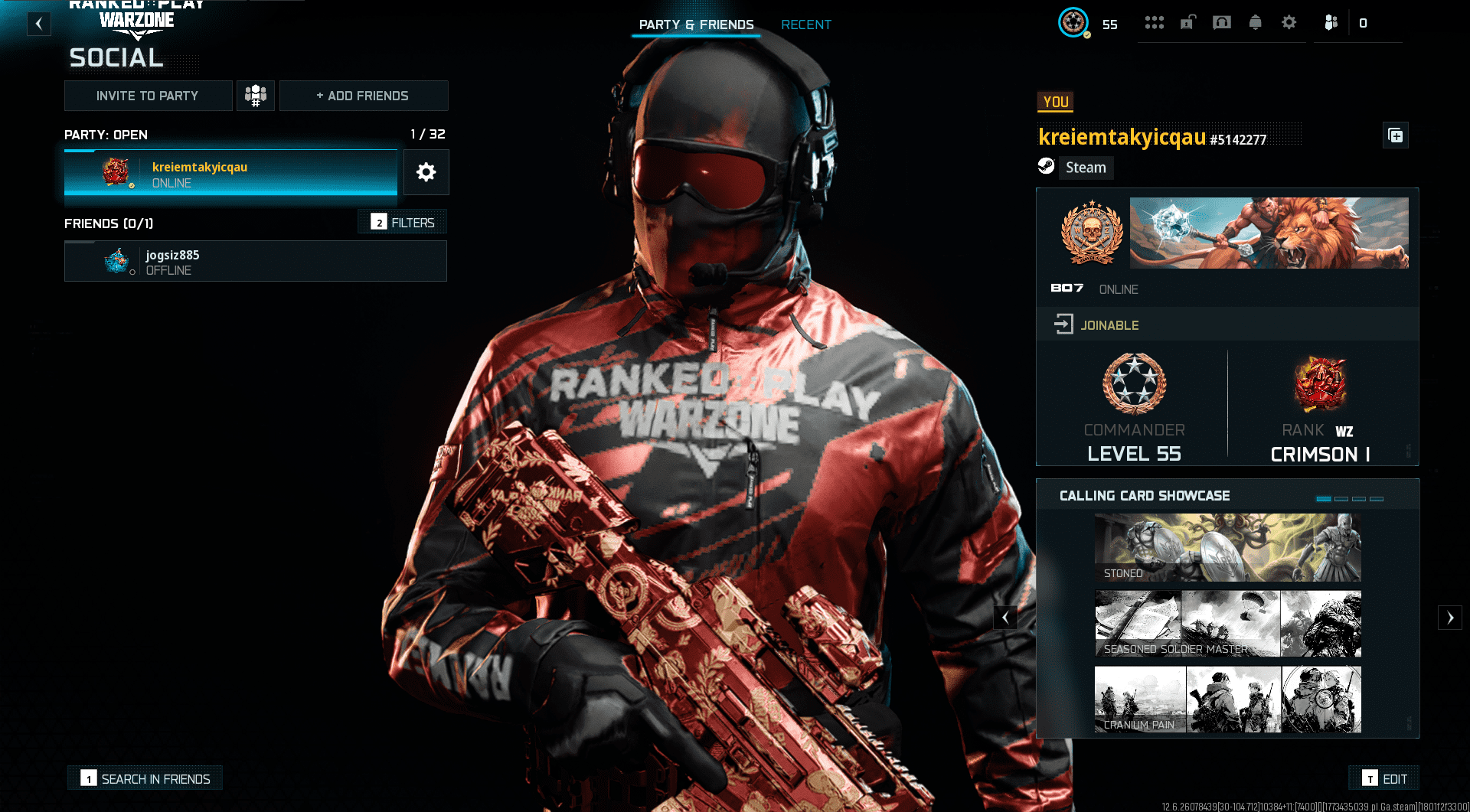Image resolution: width=1470 pixels, height=812 pixels.
Task: Open party settings gear on kreiemtakyicqau row
Action: point(426,172)
